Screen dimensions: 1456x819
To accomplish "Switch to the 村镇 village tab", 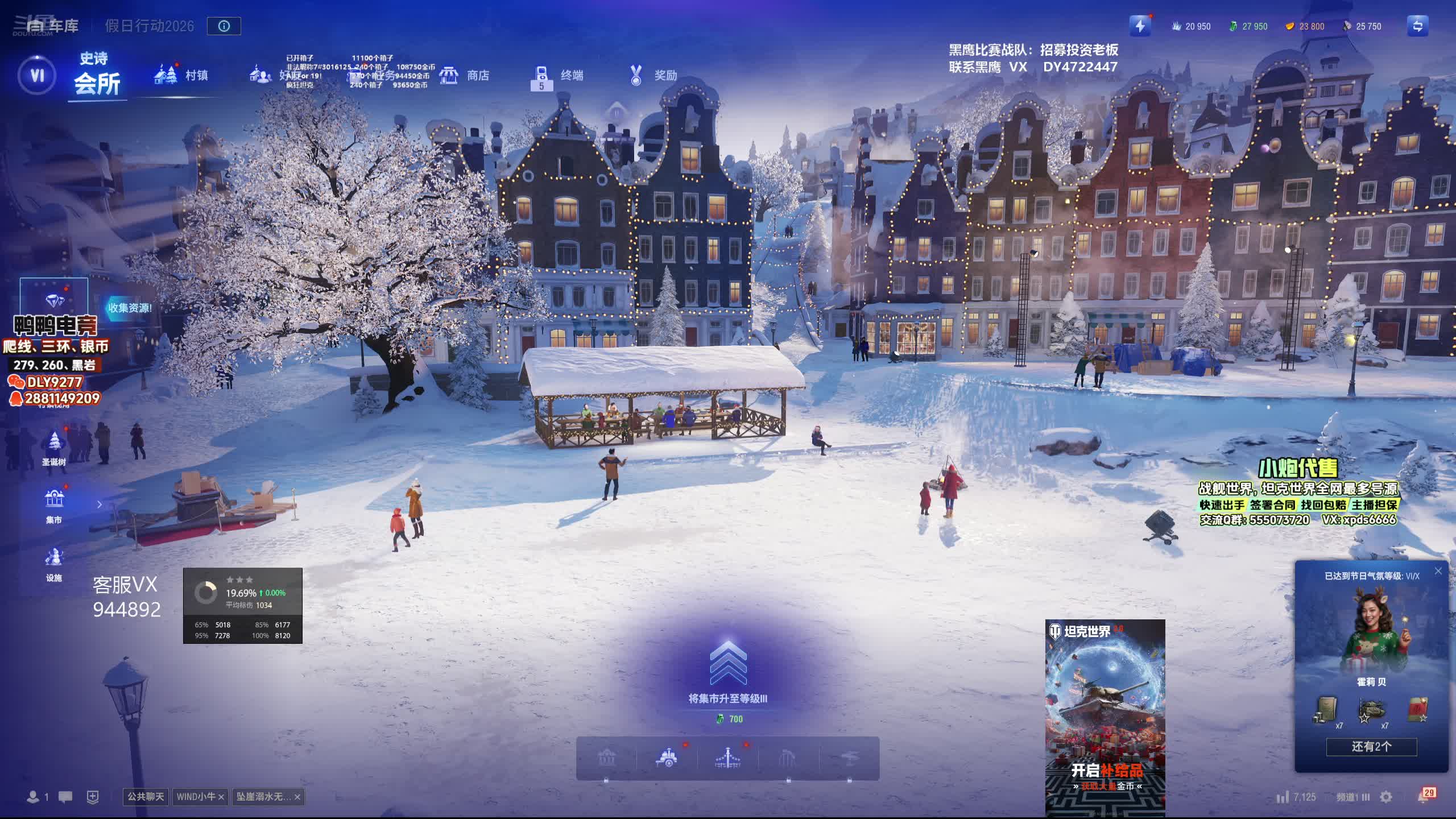I will click(x=182, y=75).
